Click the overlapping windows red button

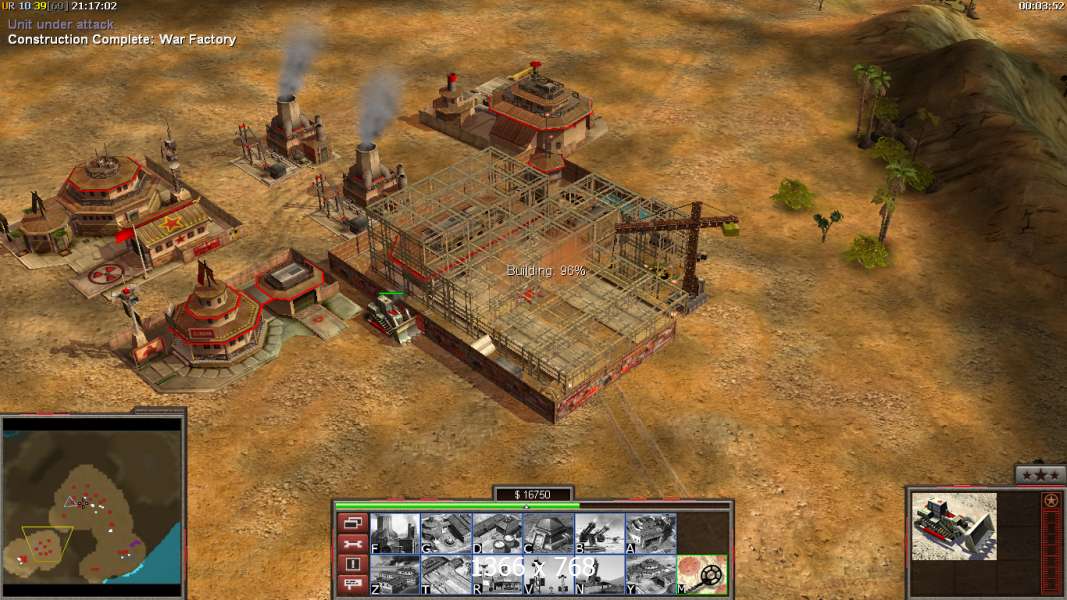(x=353, y=522)
